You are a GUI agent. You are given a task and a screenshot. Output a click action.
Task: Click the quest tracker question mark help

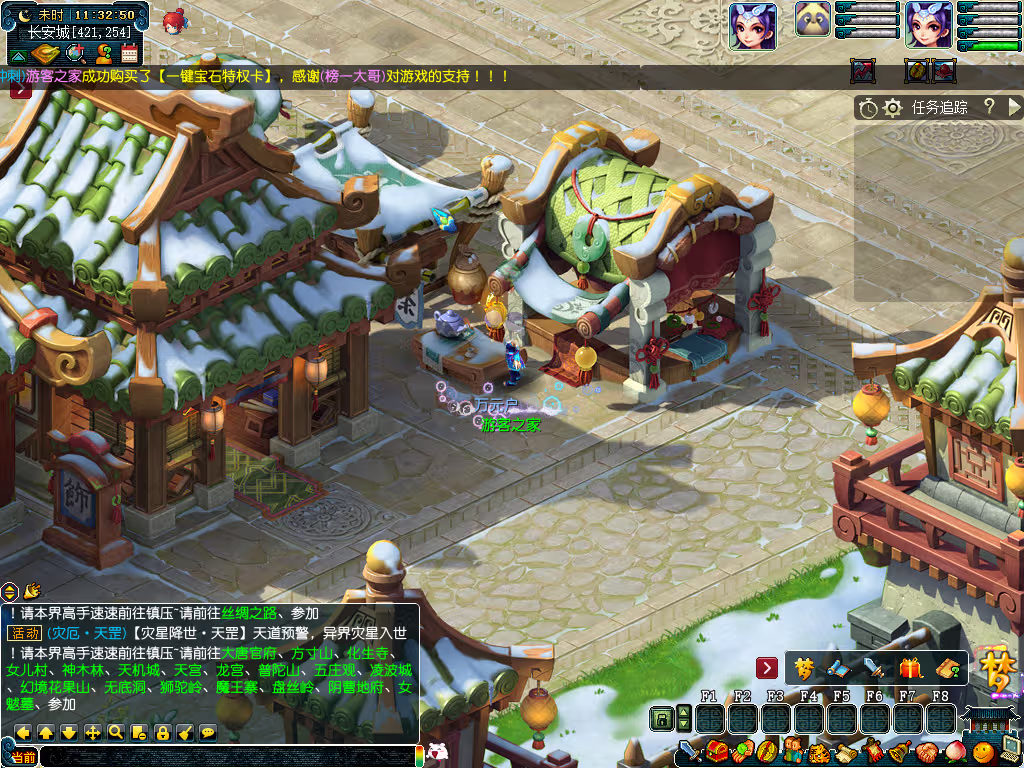(x=989, y=107)
